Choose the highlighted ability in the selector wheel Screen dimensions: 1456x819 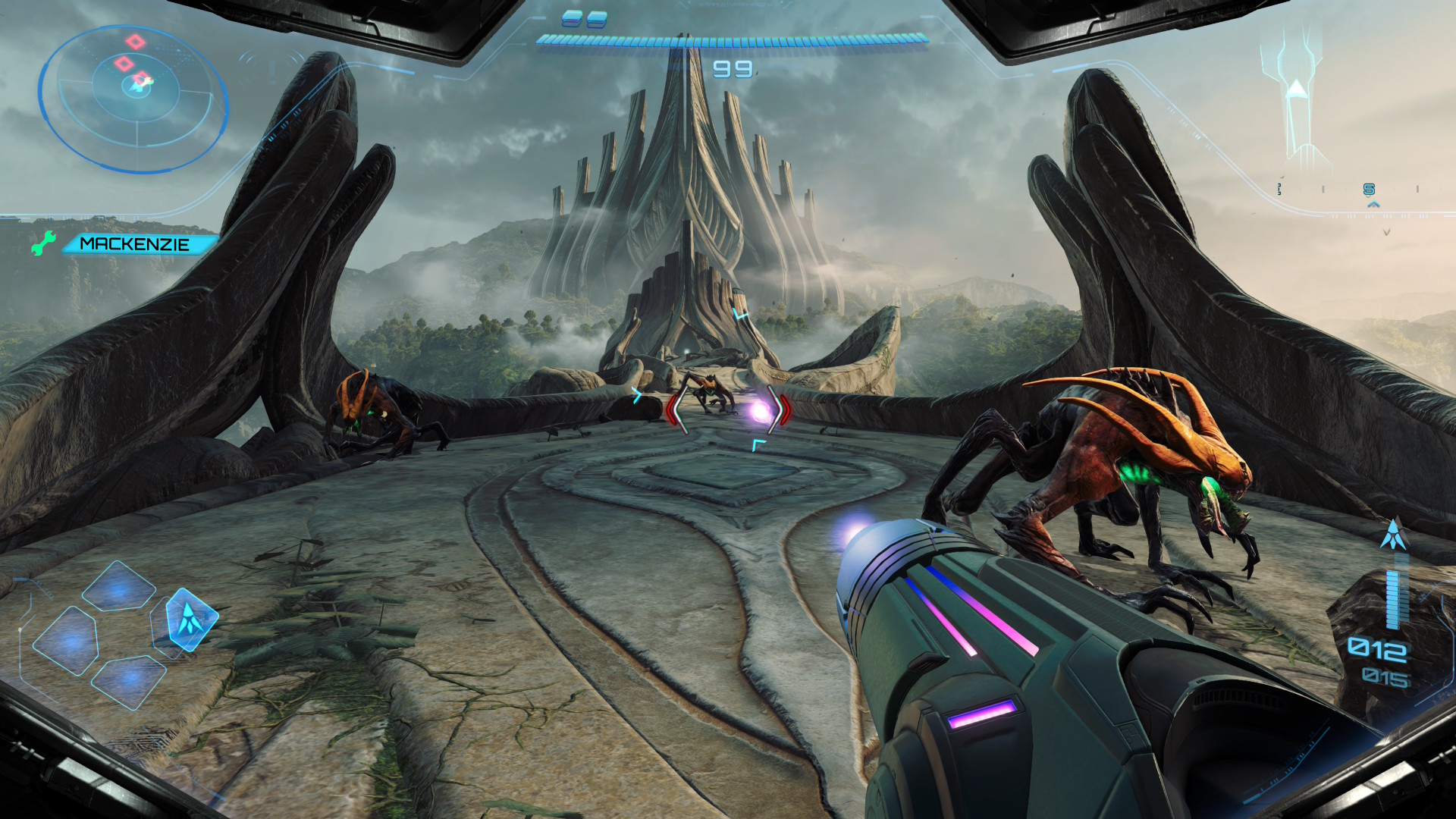[188, 619]
